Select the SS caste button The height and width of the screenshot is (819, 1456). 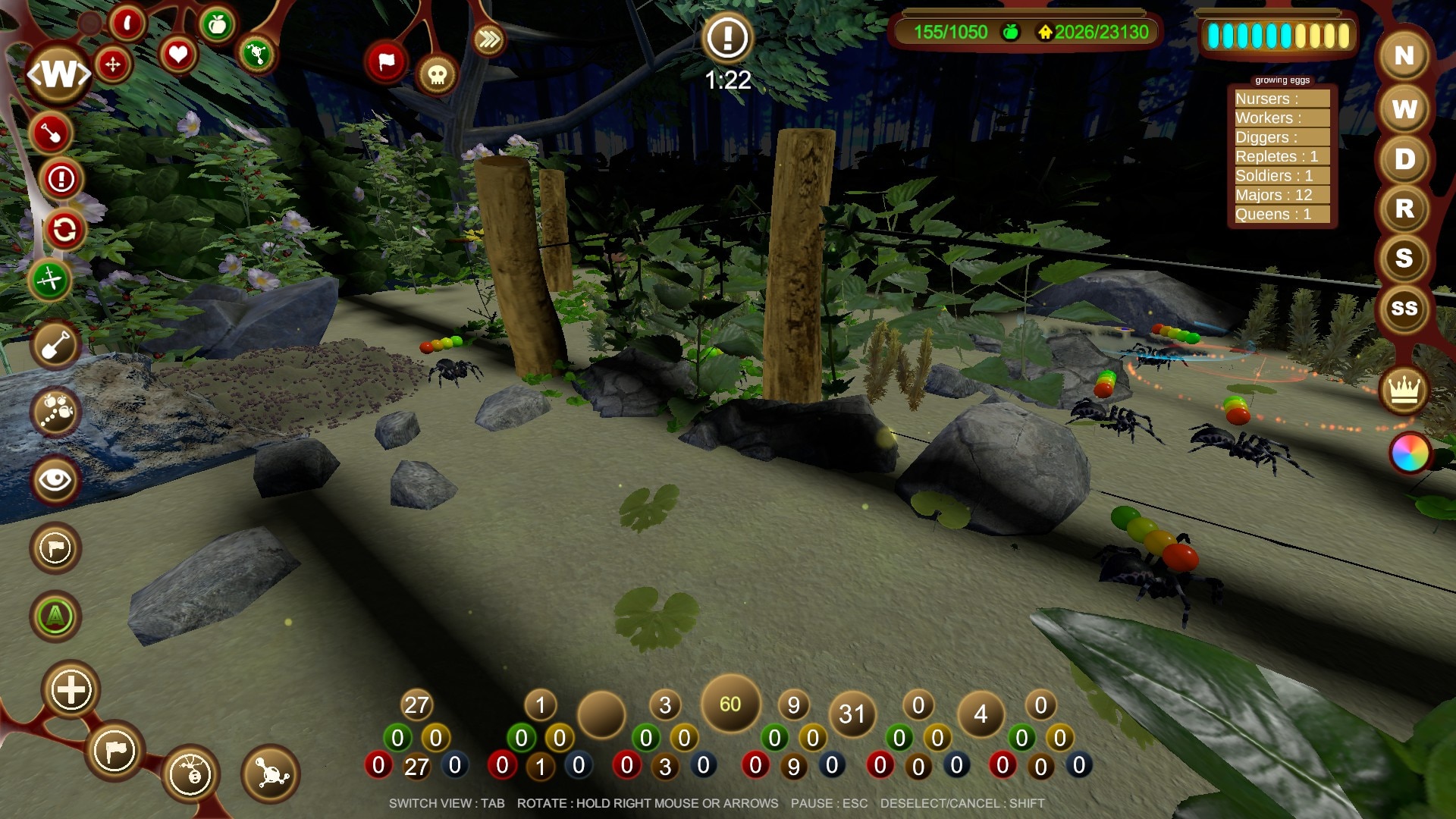click(x=1404, y=308)
